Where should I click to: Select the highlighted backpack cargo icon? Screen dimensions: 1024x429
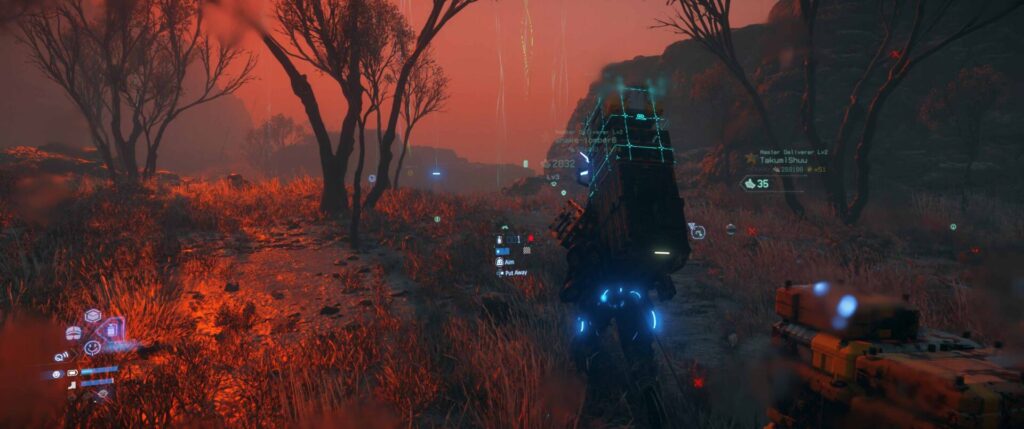[112, 331]
